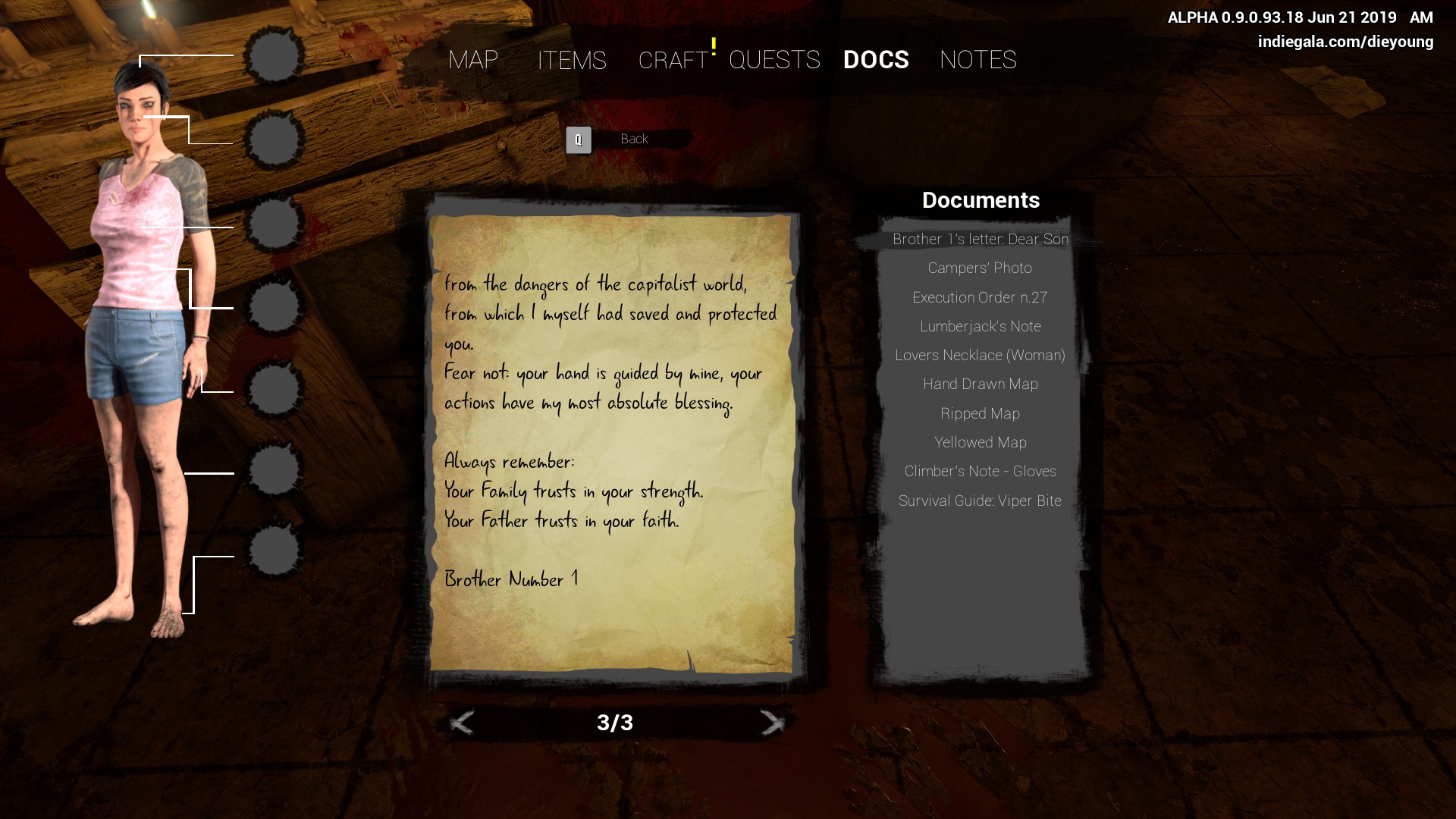Read Climber's Note - Gloves
1456x819 pixels.
click(980, 471)
